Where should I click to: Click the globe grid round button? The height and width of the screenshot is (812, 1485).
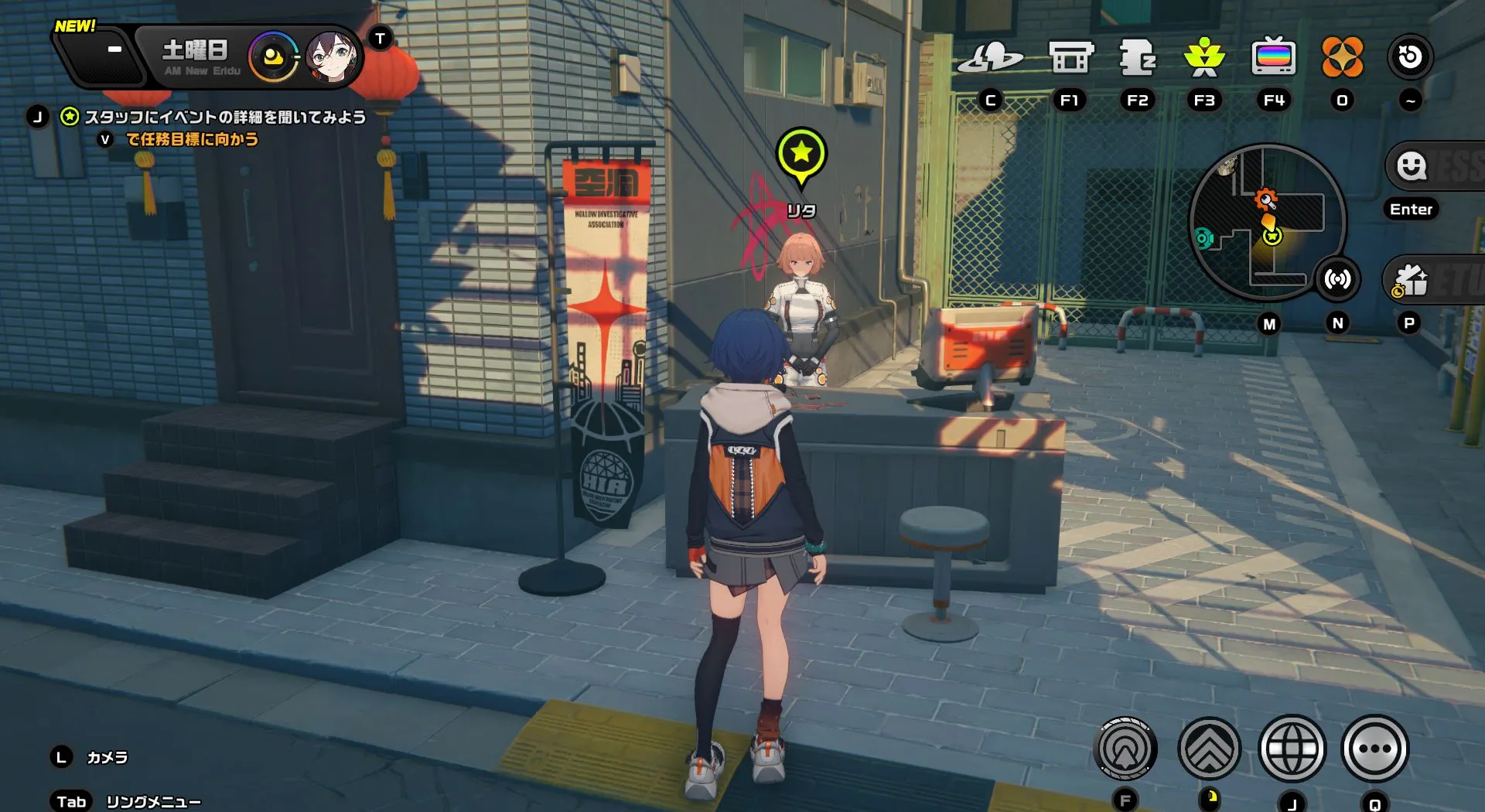(1292, 749)
